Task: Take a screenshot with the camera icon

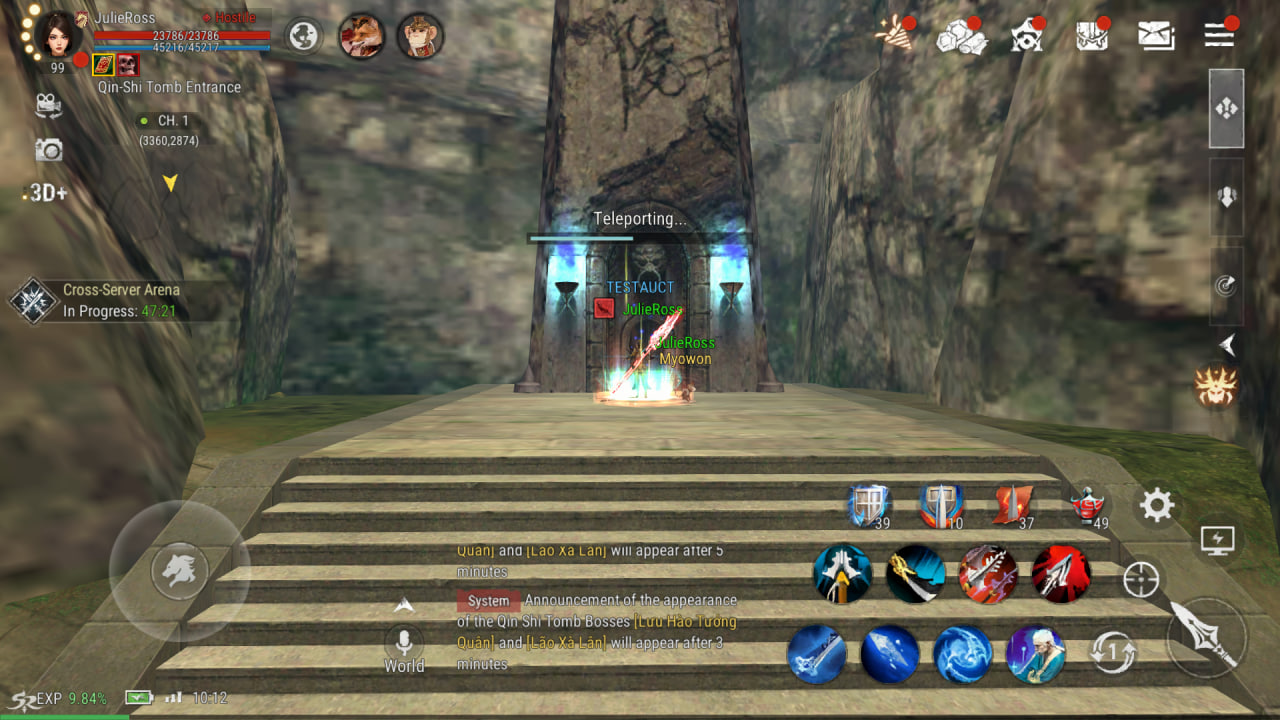Action: [x=48, y=150]
